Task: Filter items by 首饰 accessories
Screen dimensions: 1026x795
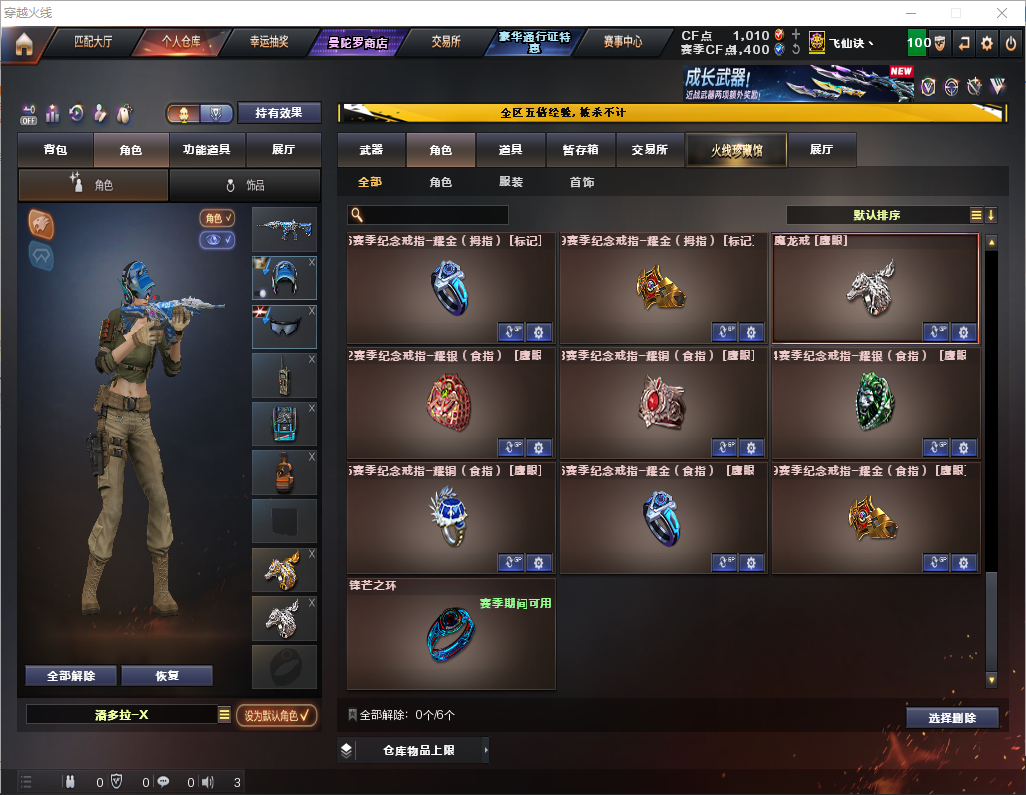Action: pos(582,183)
